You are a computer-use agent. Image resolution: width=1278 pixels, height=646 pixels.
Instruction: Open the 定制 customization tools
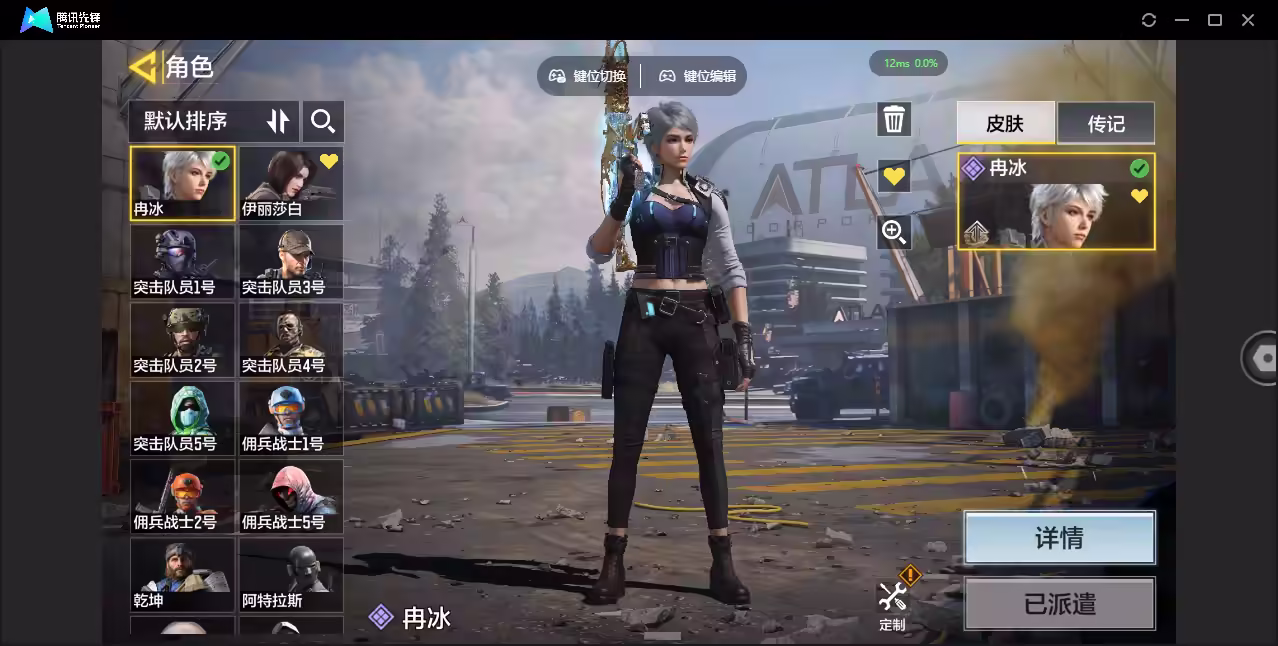pos(893,602)
